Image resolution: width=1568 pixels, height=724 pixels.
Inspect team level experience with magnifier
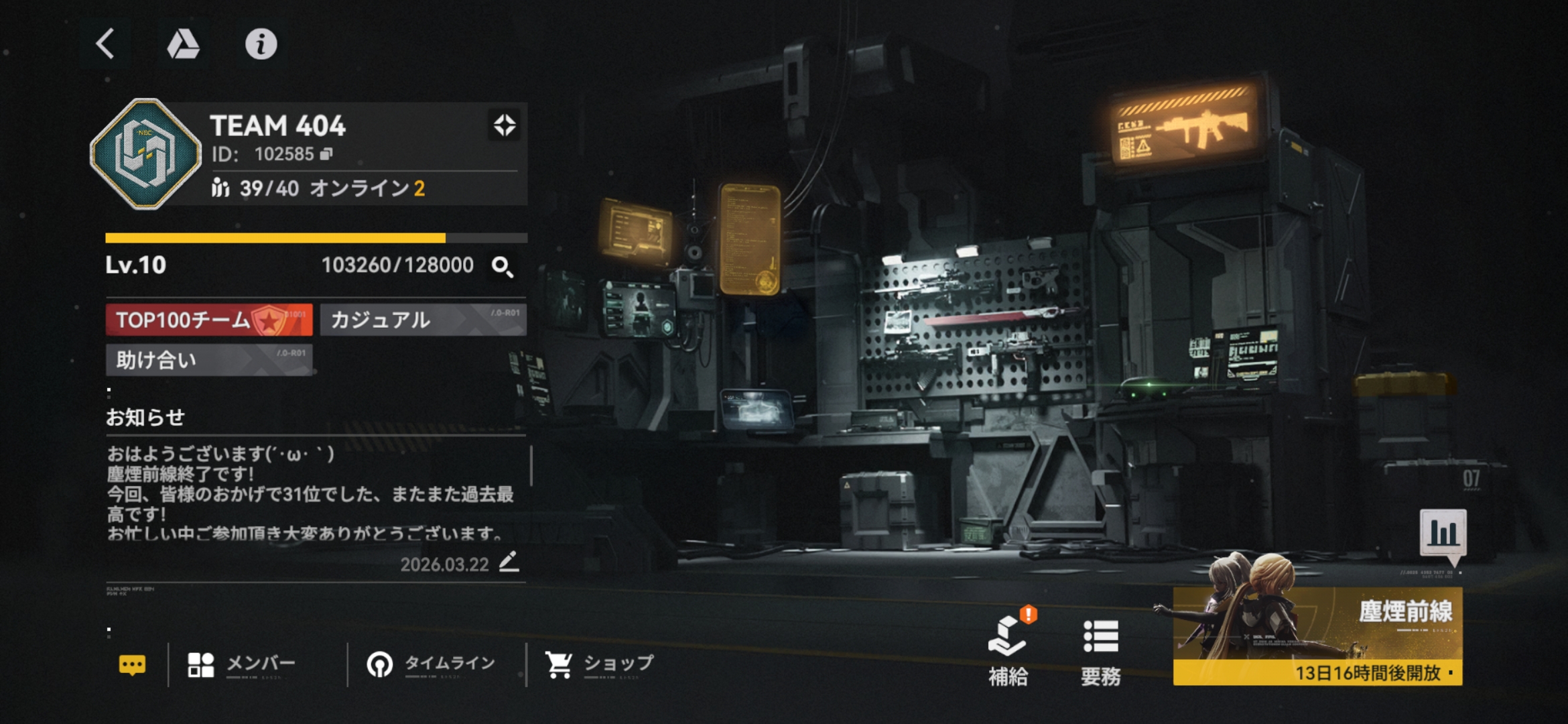pos(503,266)
